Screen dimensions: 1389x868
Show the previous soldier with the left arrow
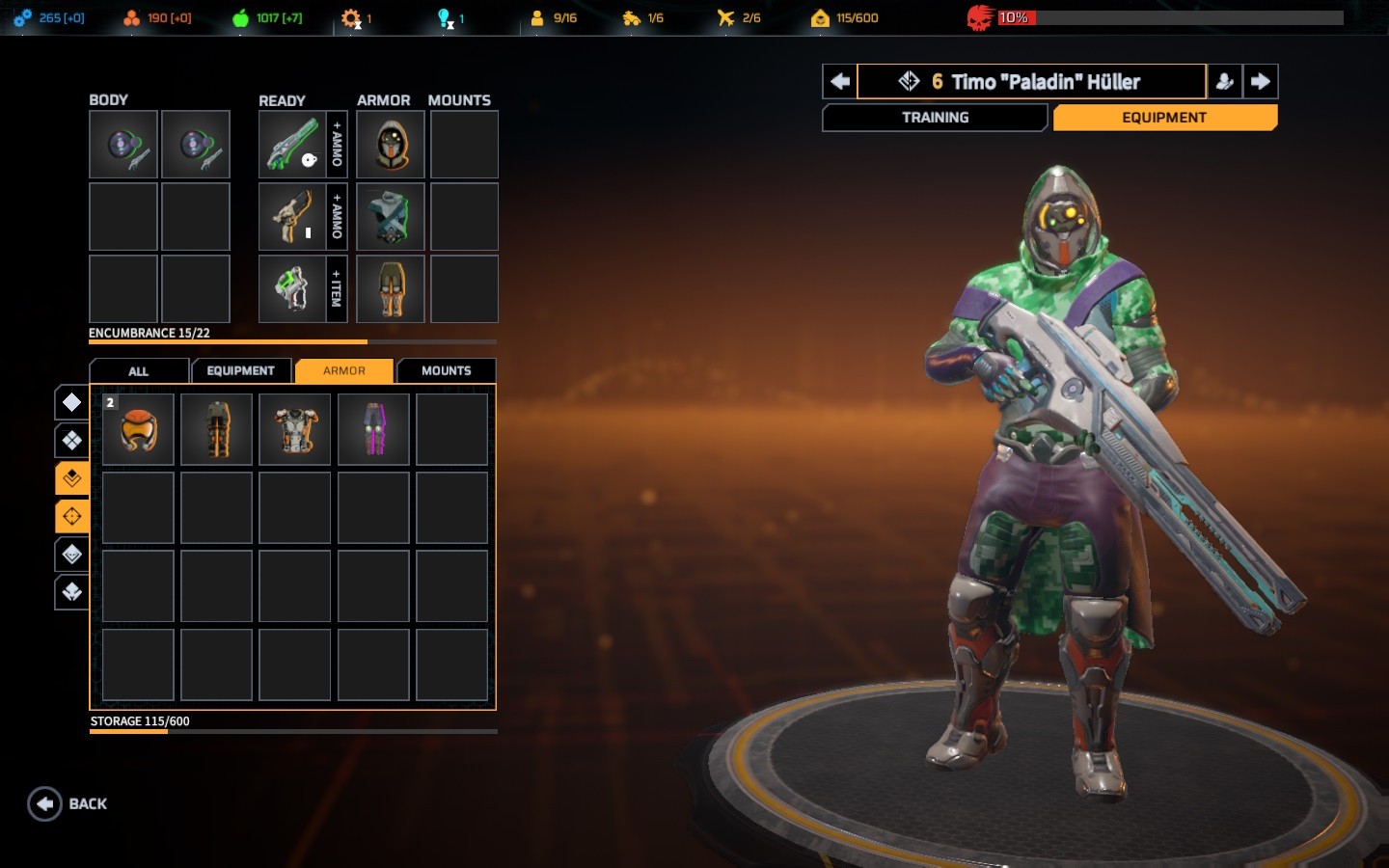click(839, 82)
